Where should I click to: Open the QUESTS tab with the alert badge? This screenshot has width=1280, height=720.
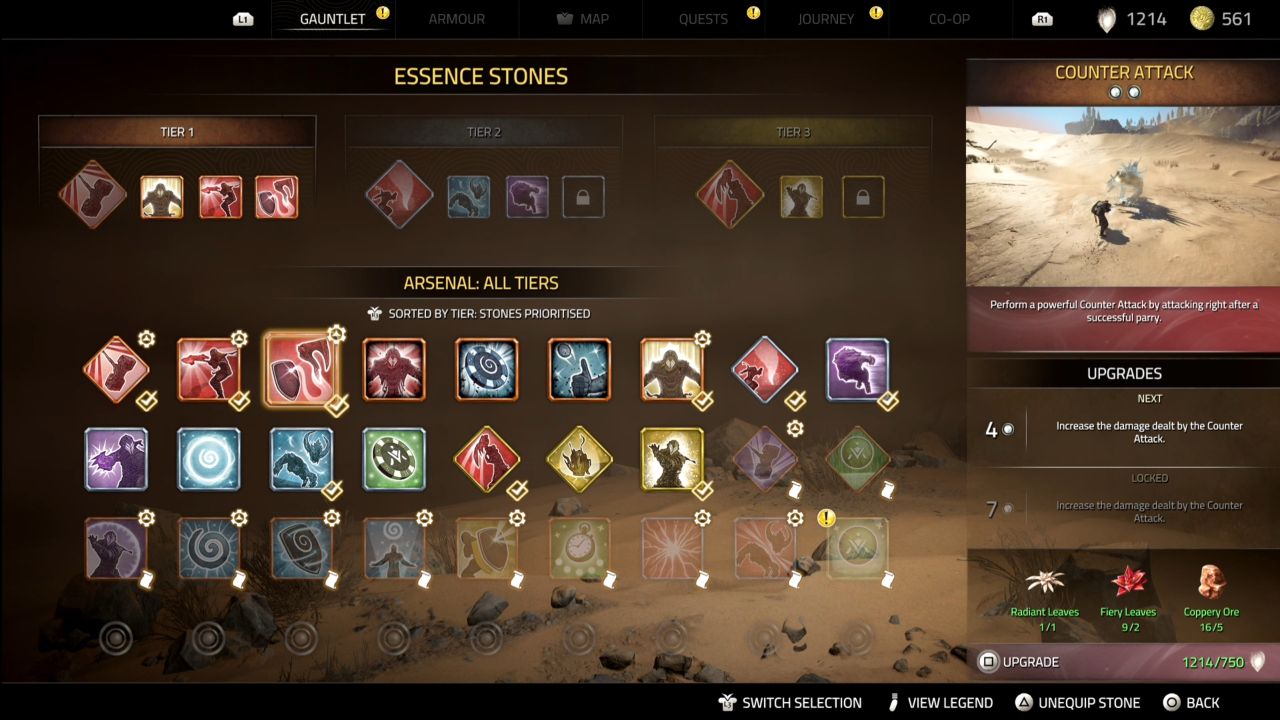tap(703, 18)
